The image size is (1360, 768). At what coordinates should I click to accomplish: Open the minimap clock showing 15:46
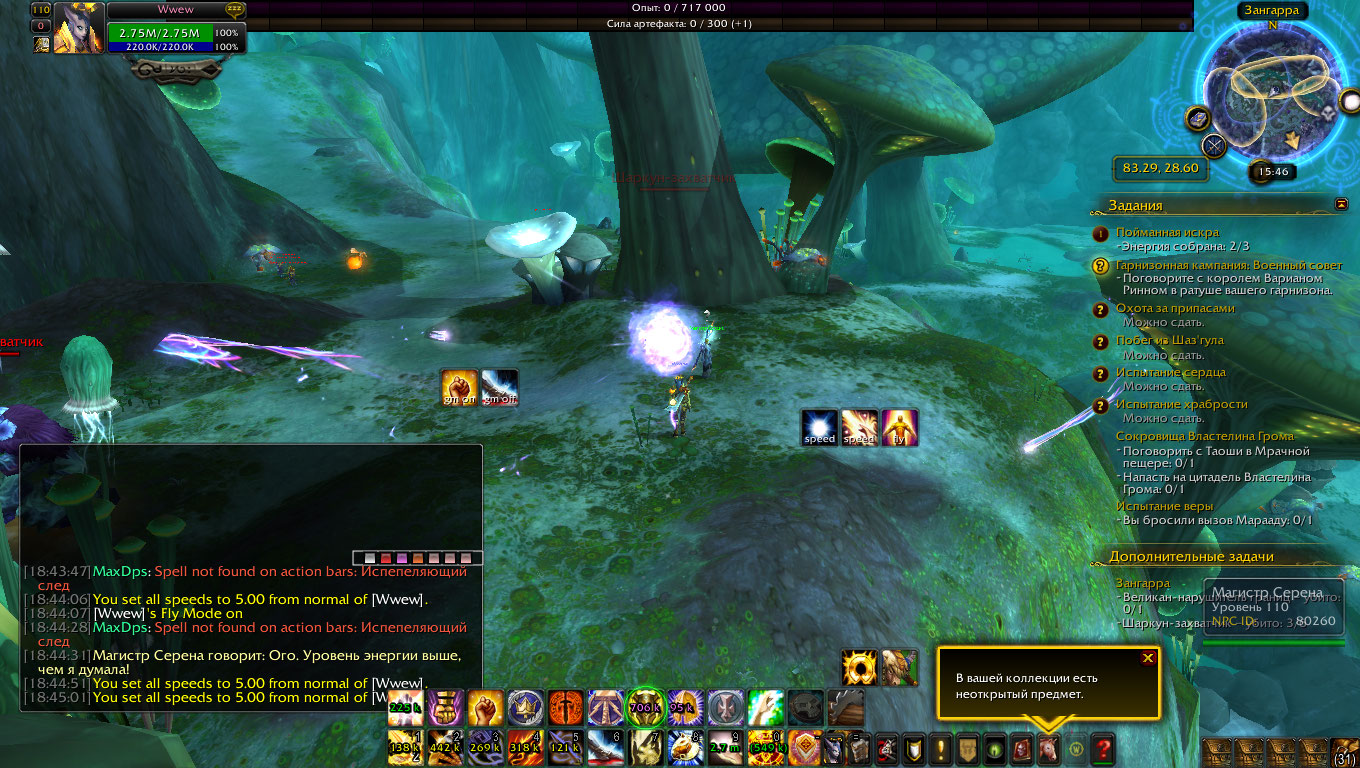point(1273,172)
